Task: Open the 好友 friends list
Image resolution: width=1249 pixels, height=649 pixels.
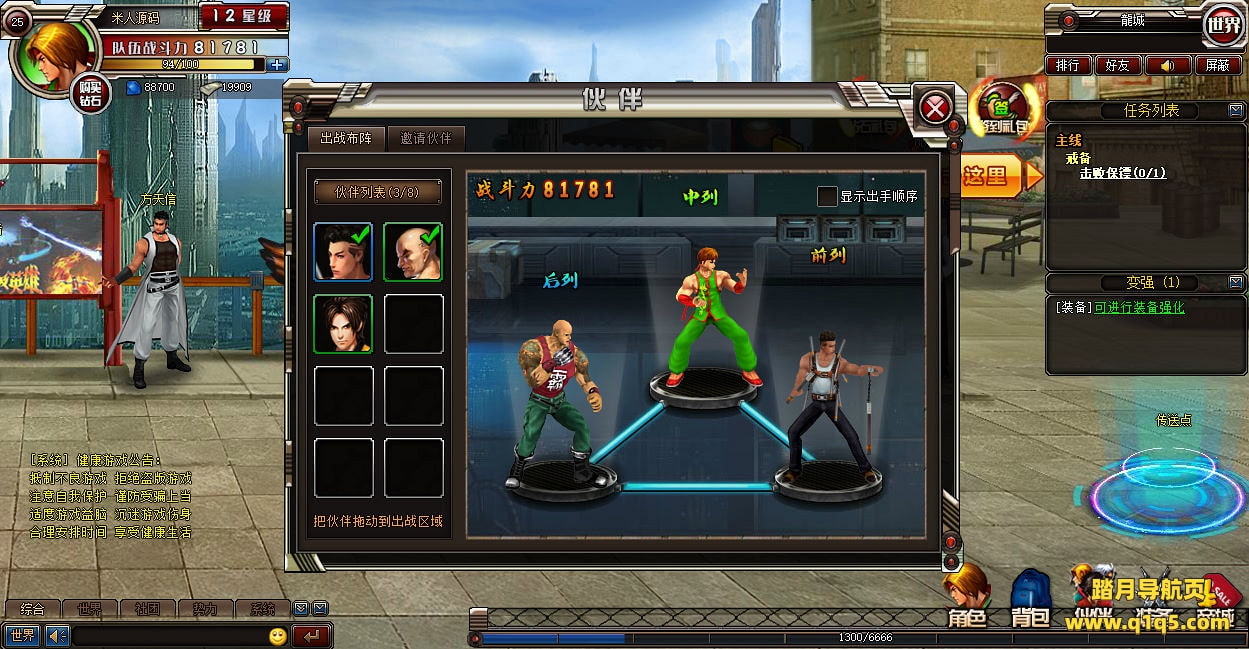Action: (x=1117, y=65)
